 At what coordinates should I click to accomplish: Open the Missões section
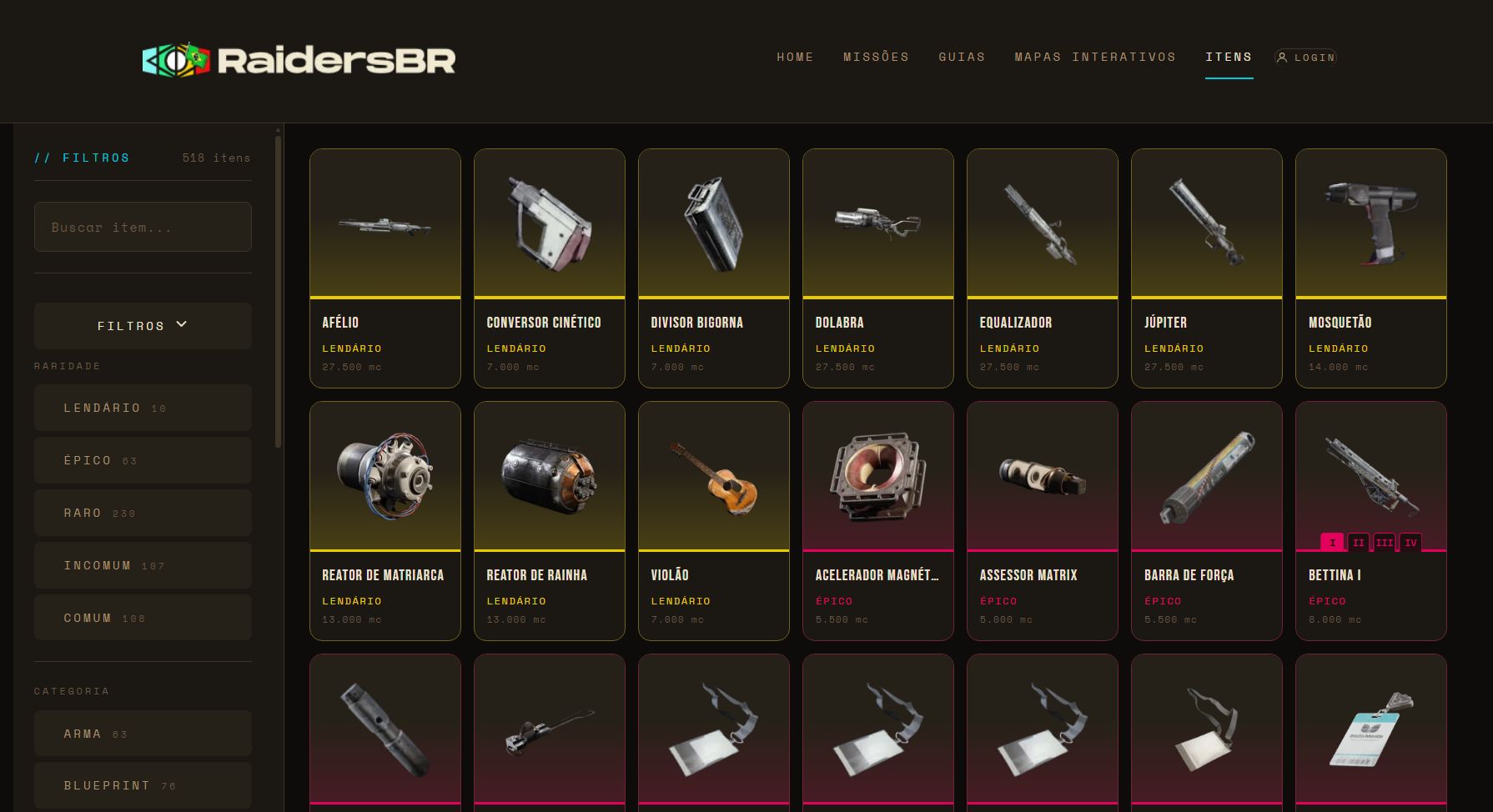click(876, 57)
